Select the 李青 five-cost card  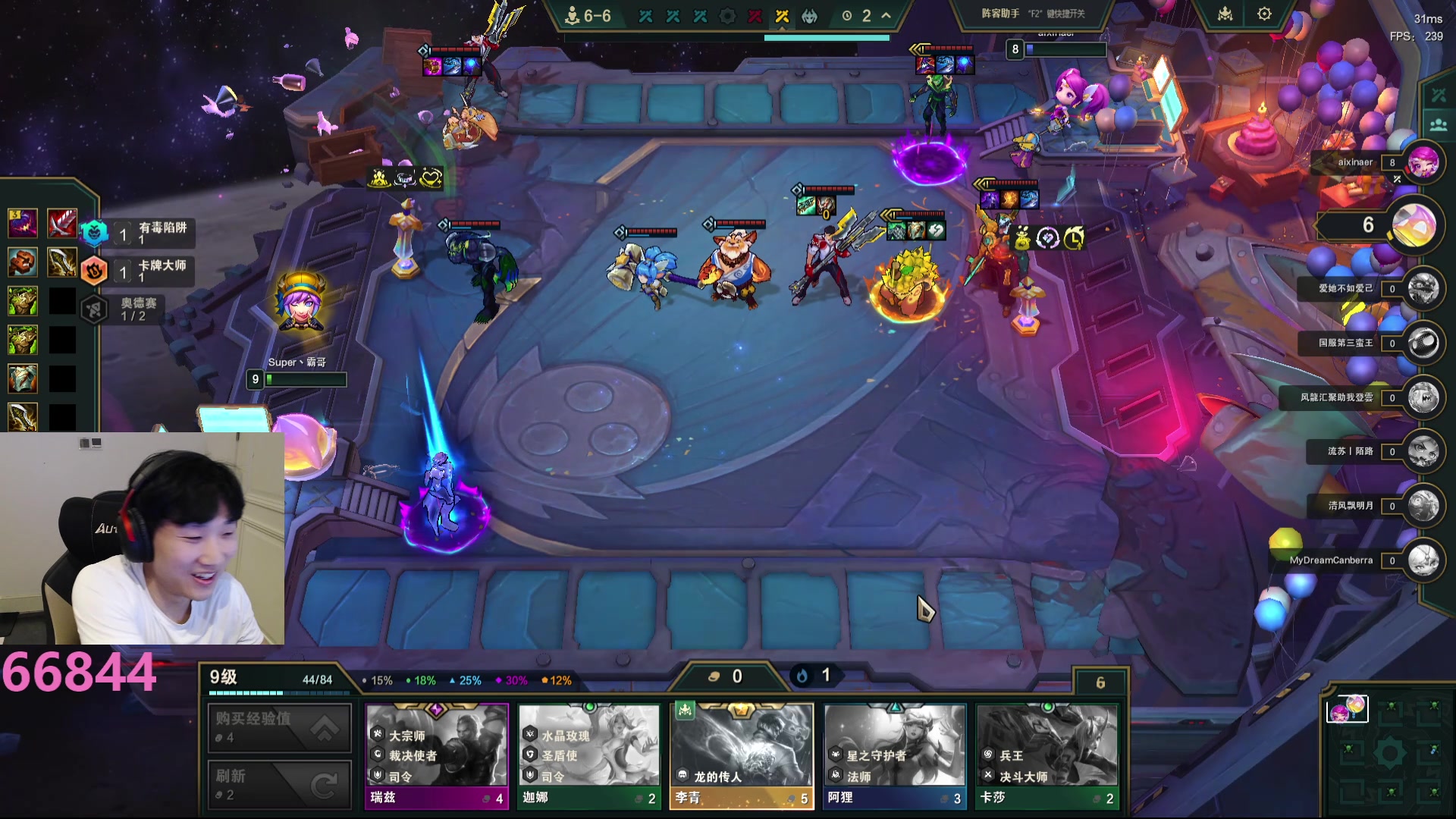pyautogui.click(x=741, y=755)
